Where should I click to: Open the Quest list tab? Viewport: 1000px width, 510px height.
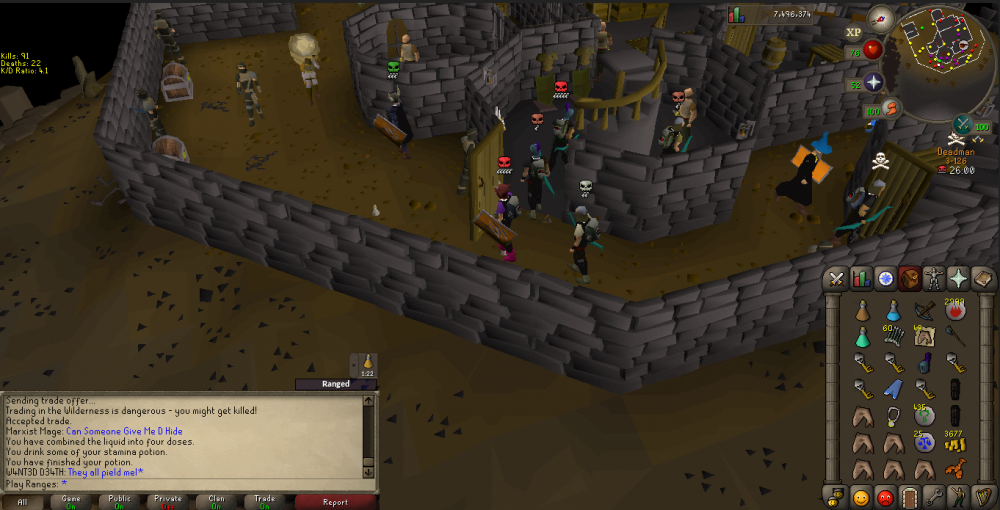pyautogui.click(x=886, y=279)
